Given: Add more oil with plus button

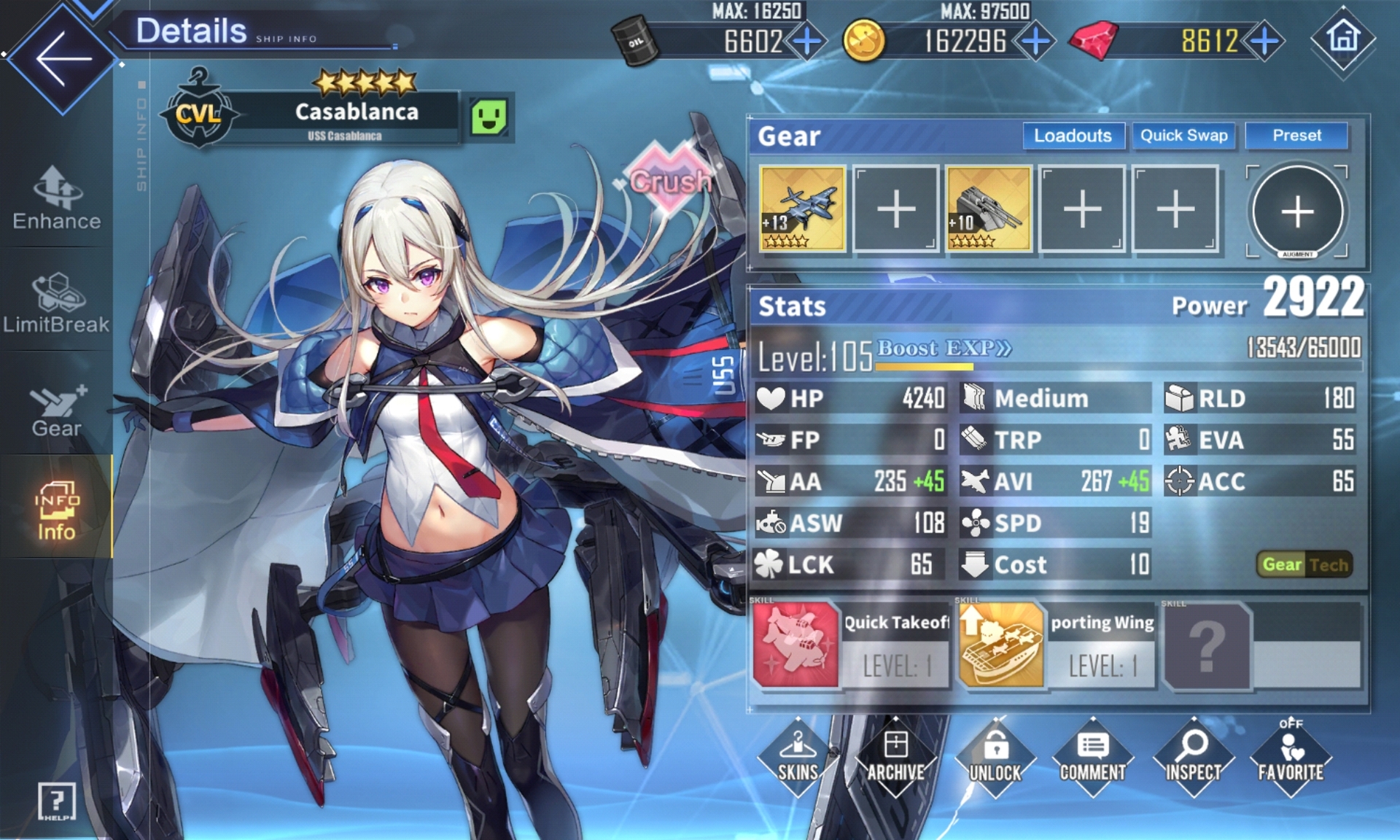Looking at the screenshot, I should point(806,42).
